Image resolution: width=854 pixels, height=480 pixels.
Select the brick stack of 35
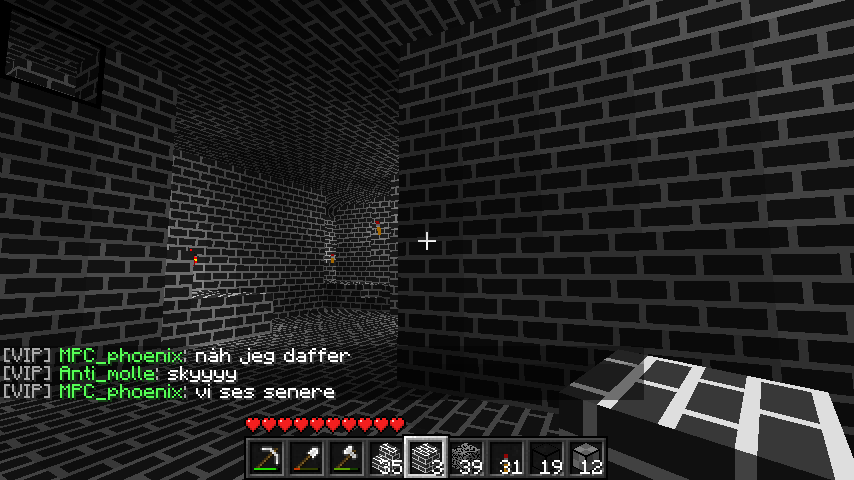tap(386, 458)
